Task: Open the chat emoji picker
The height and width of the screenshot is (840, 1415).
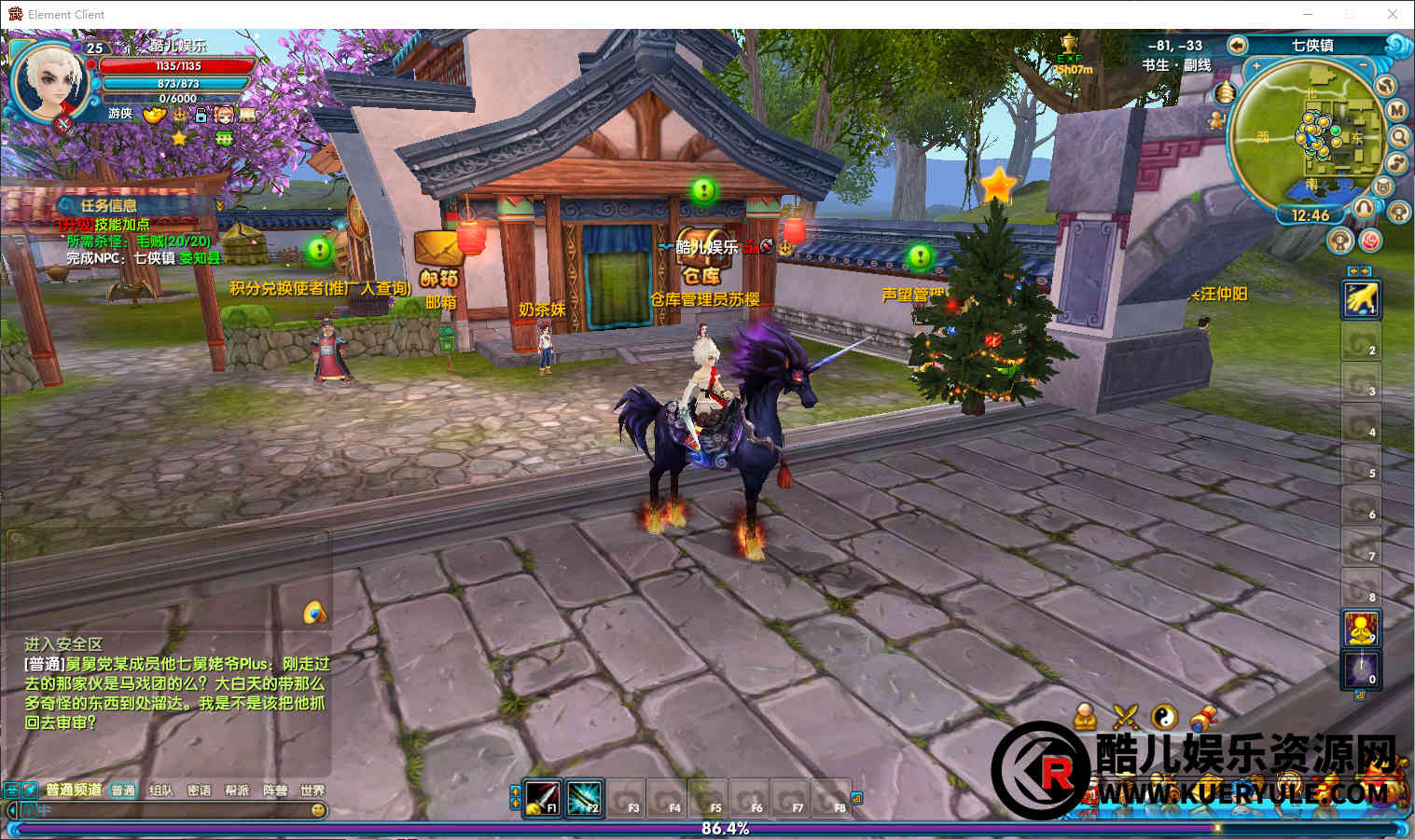Action: tap(318, 810)
